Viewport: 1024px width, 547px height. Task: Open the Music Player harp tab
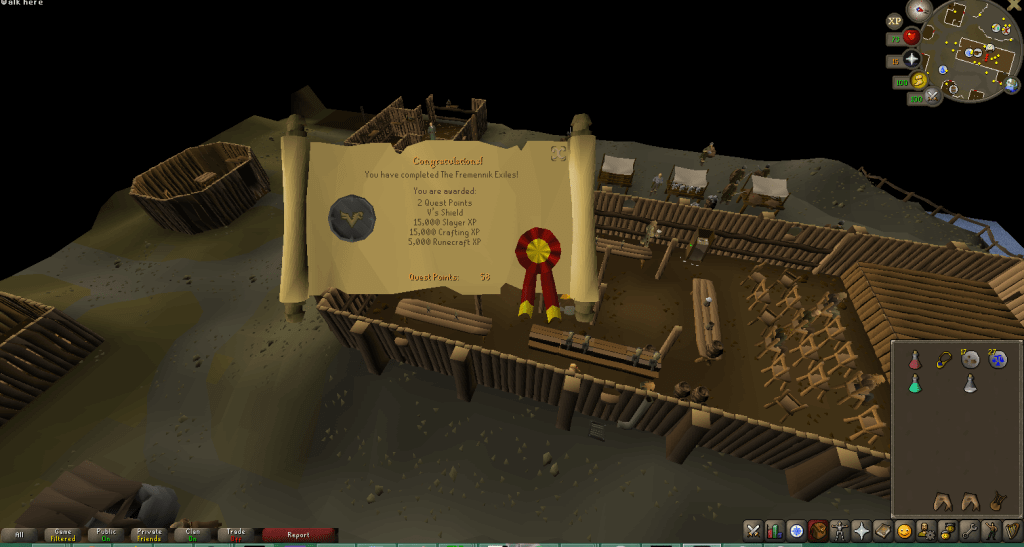coord(1012,530)
